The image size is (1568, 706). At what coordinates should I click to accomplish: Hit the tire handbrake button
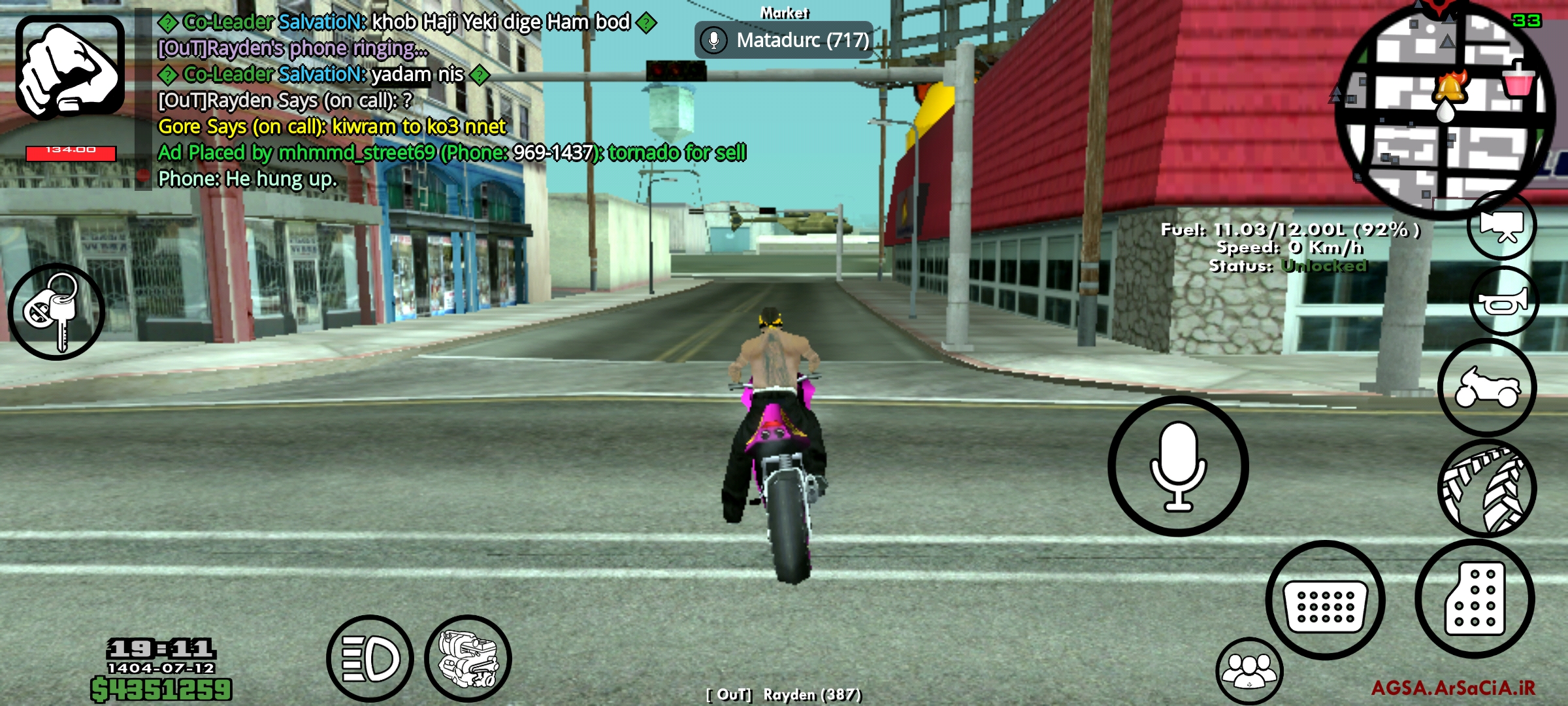(1487, 488)
